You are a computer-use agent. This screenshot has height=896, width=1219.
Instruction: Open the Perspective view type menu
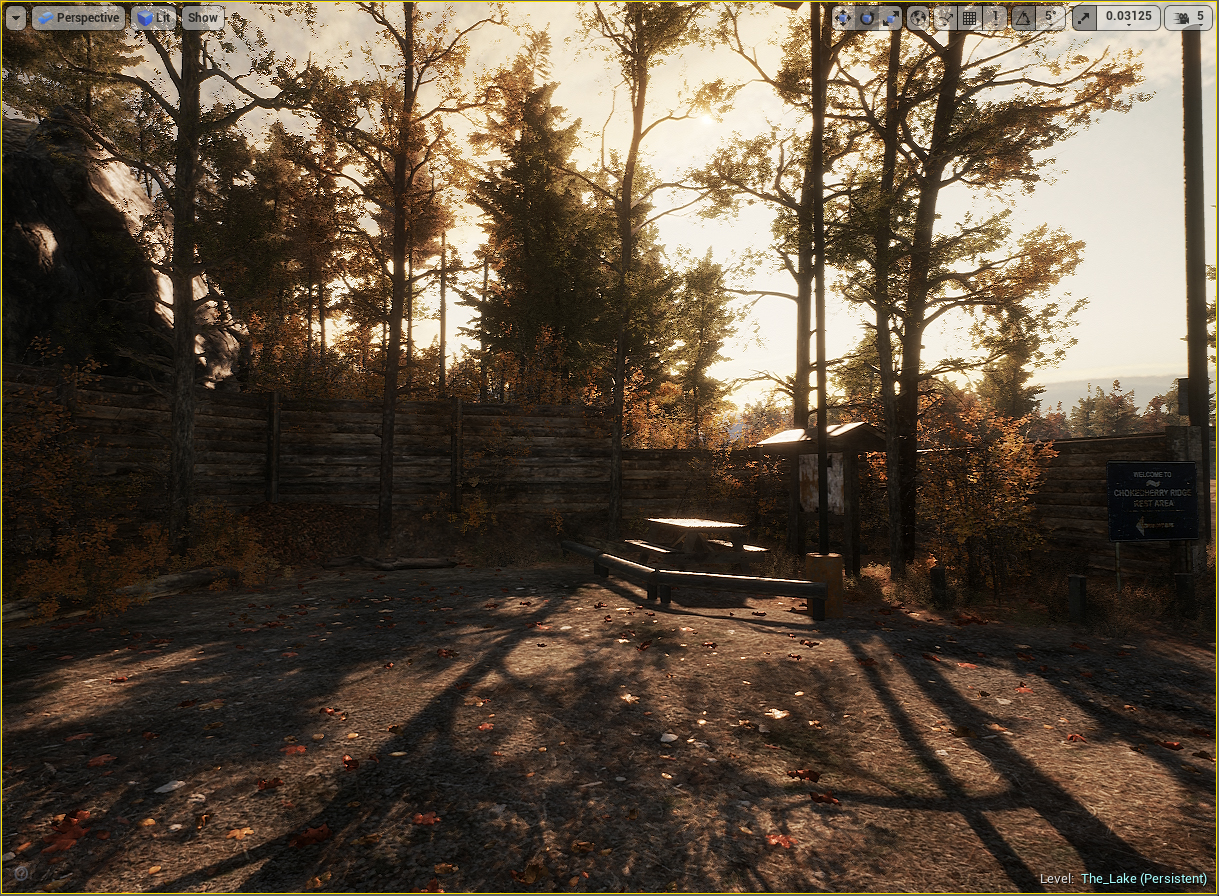tap(79, 18)
